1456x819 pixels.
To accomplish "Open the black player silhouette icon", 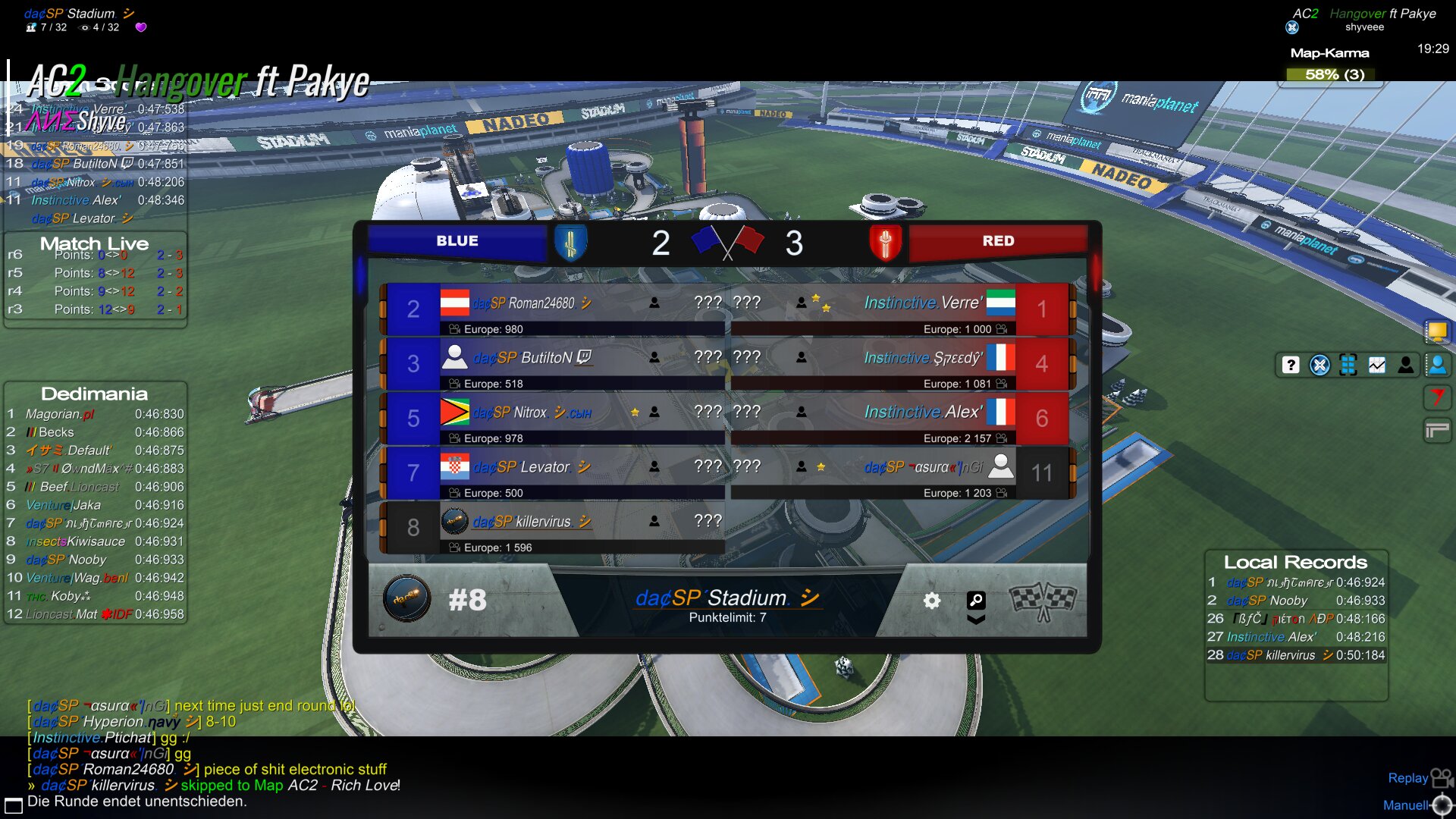I will pyautogui.click(x=1406, y=366).
